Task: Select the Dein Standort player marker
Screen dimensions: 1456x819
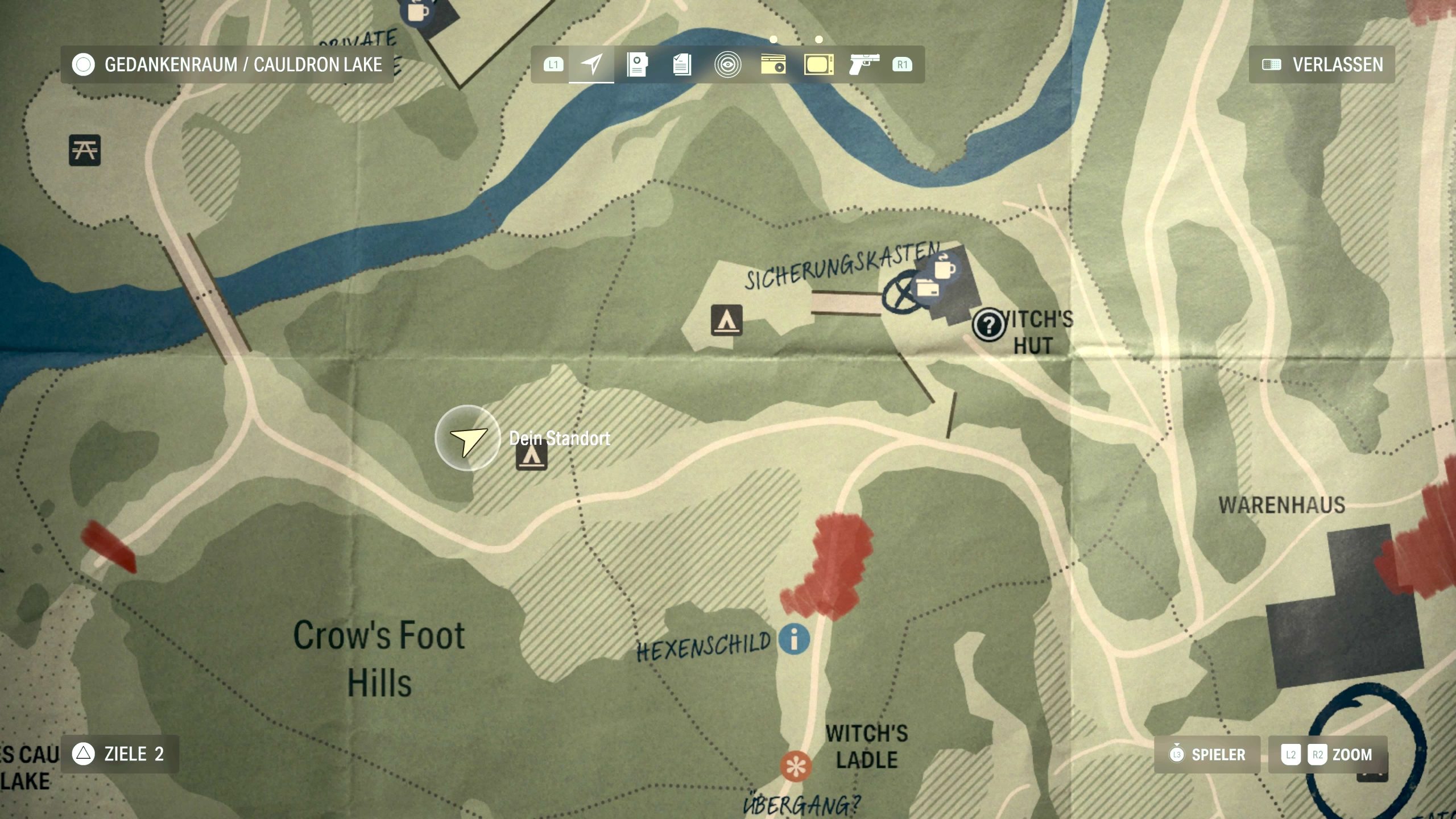Action: (468, 438)
